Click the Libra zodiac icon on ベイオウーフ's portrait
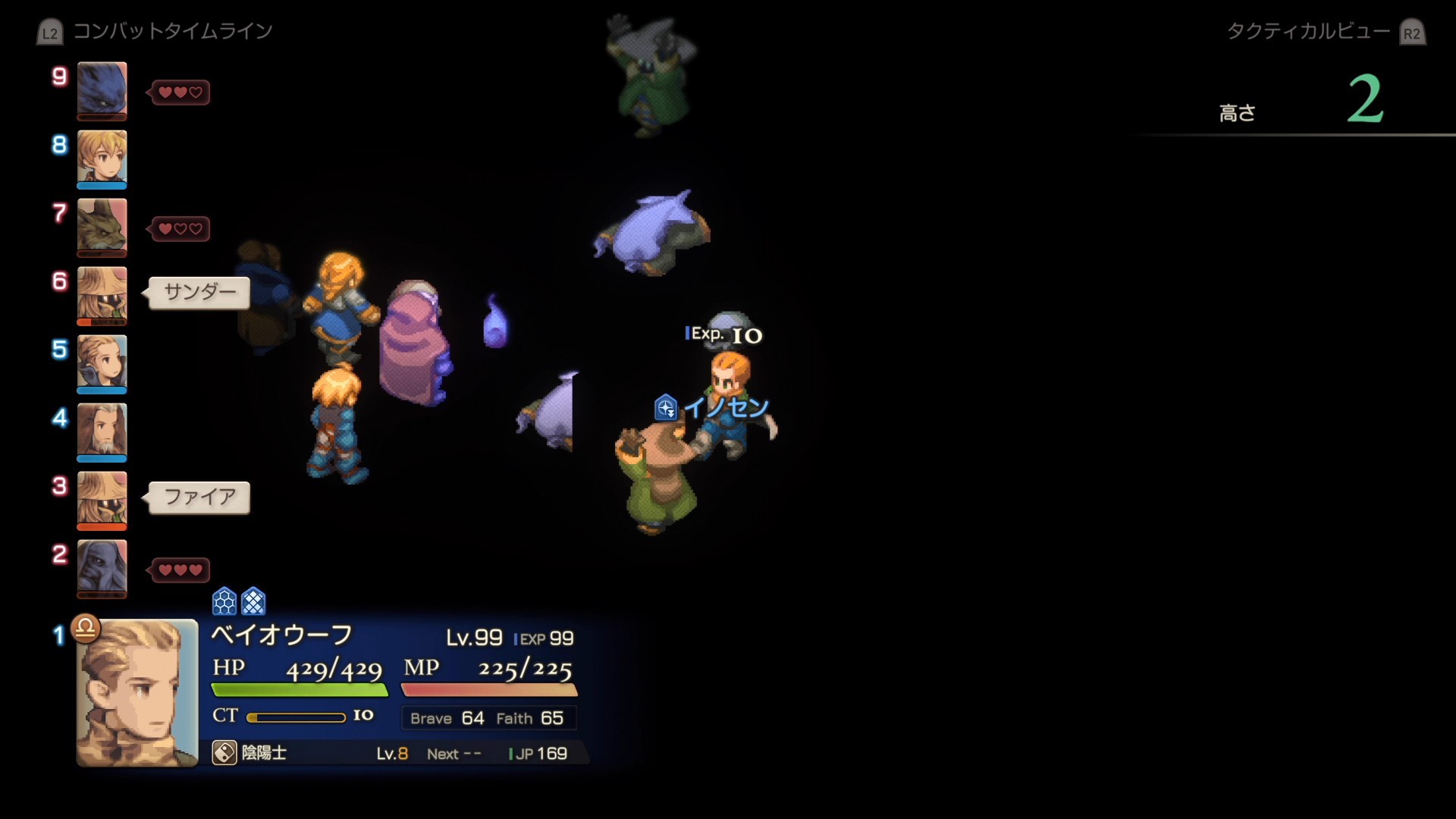The height and width of the screenshot is (819, 1456). pyautogui.click(x=86, y=628)
